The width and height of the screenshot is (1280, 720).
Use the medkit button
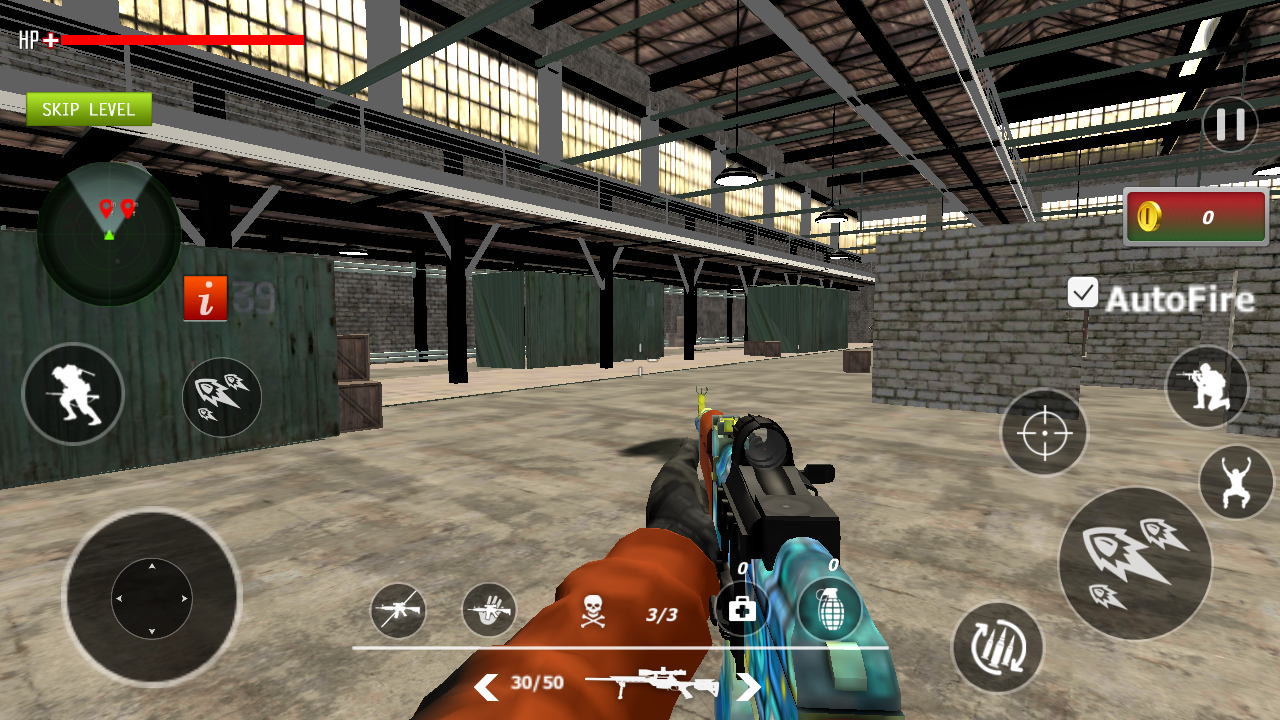pos(742,608)
